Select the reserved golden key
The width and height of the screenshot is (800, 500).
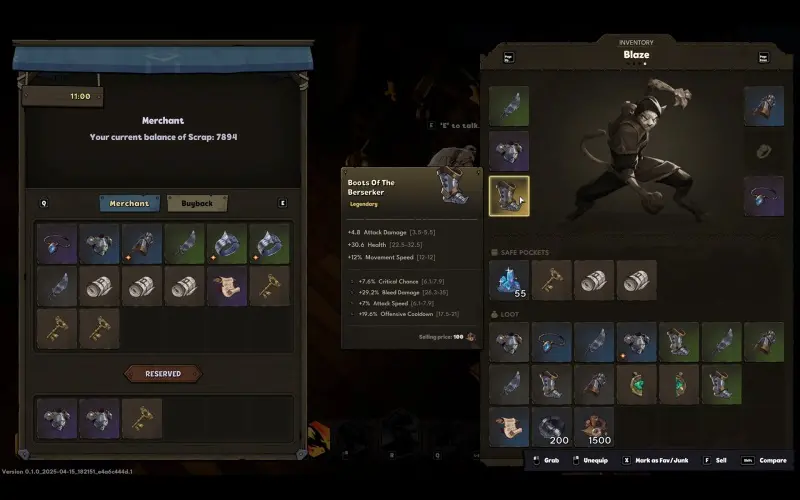click(x=141, y=417)
